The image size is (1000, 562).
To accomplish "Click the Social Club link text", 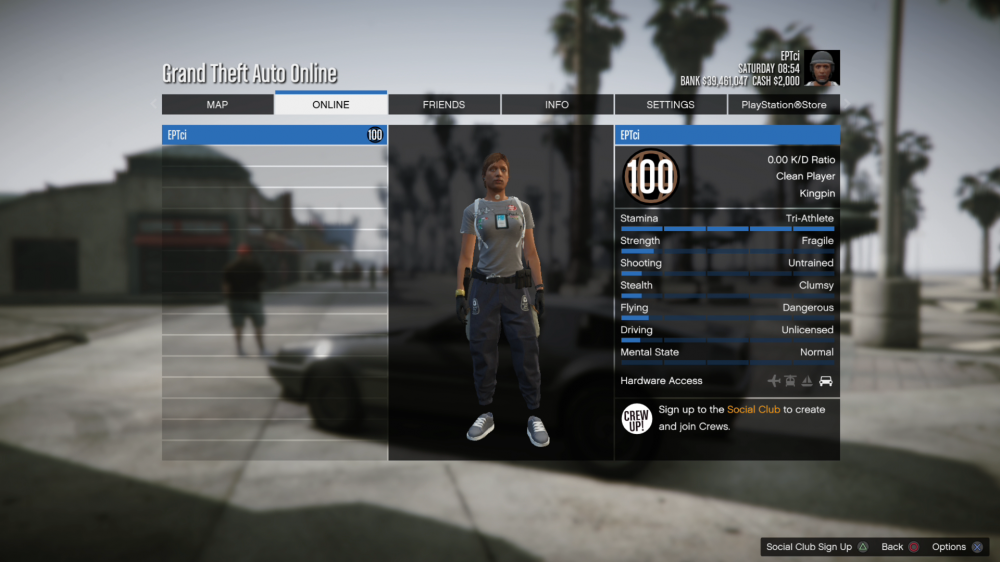I will point(753,410).
